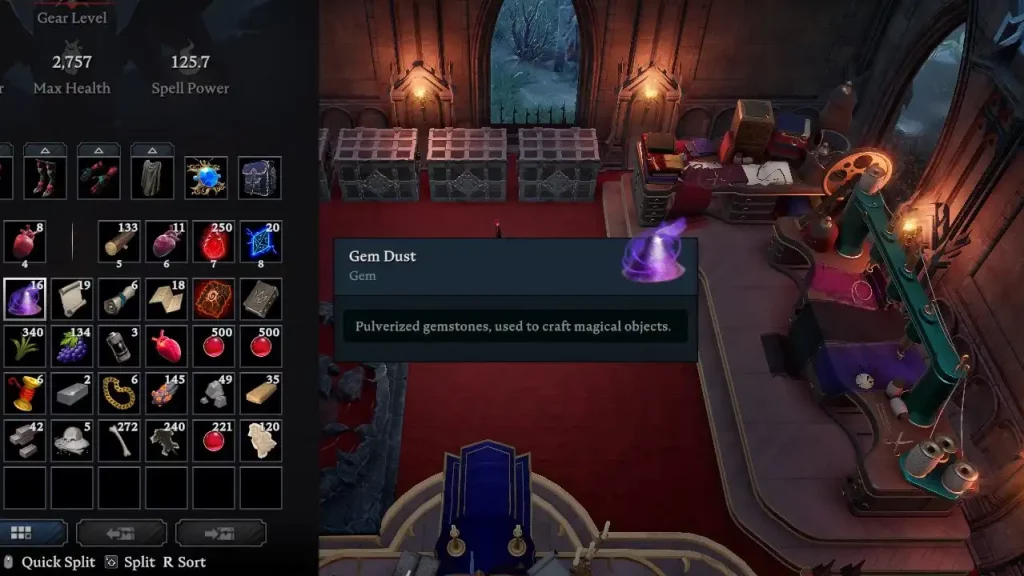Screen dimensions: 1024x576
Task: Click the grey leather-bound book
Action: click(260, 298)
